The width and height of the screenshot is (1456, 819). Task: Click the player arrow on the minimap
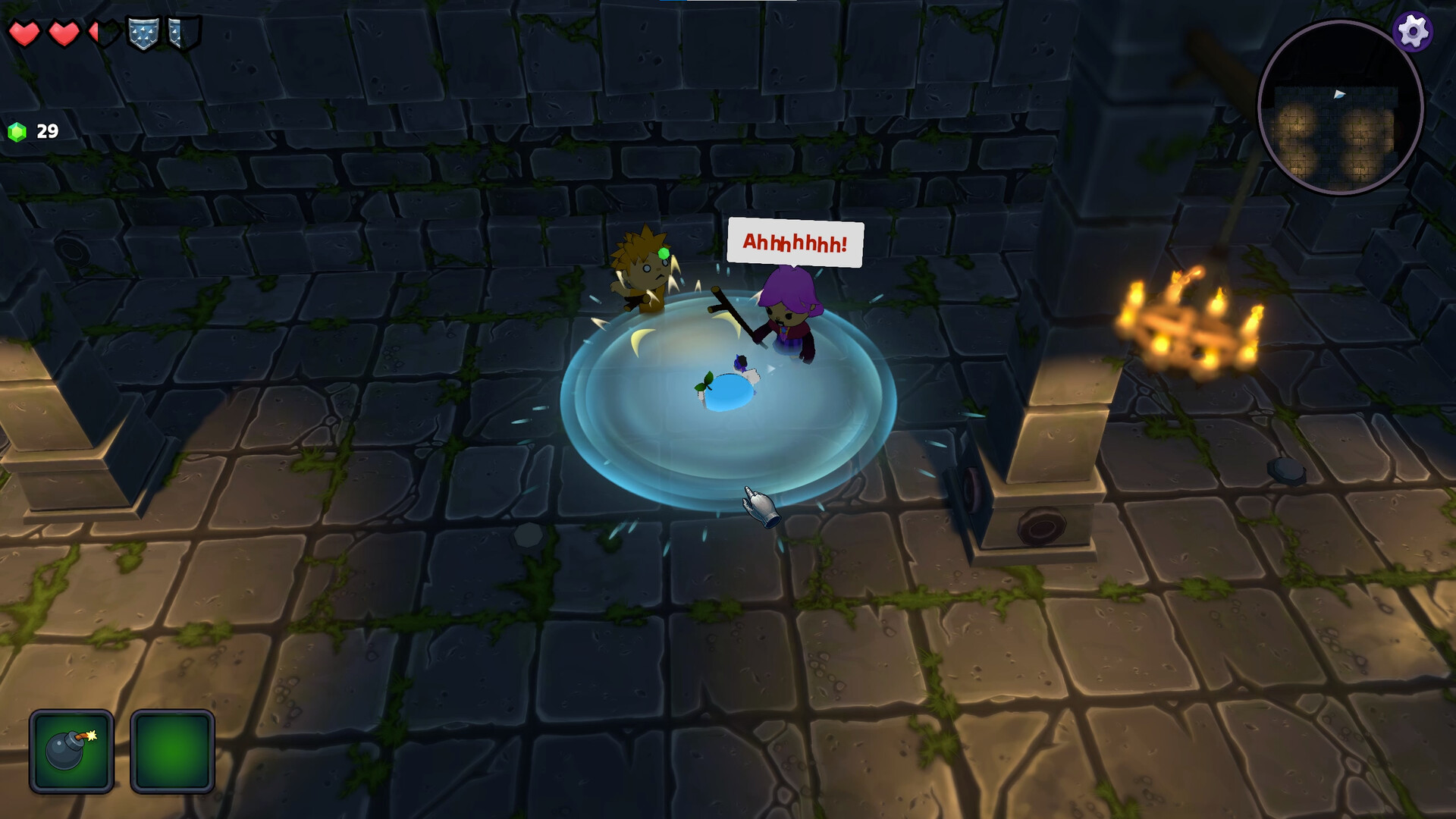coord(1340,93)
